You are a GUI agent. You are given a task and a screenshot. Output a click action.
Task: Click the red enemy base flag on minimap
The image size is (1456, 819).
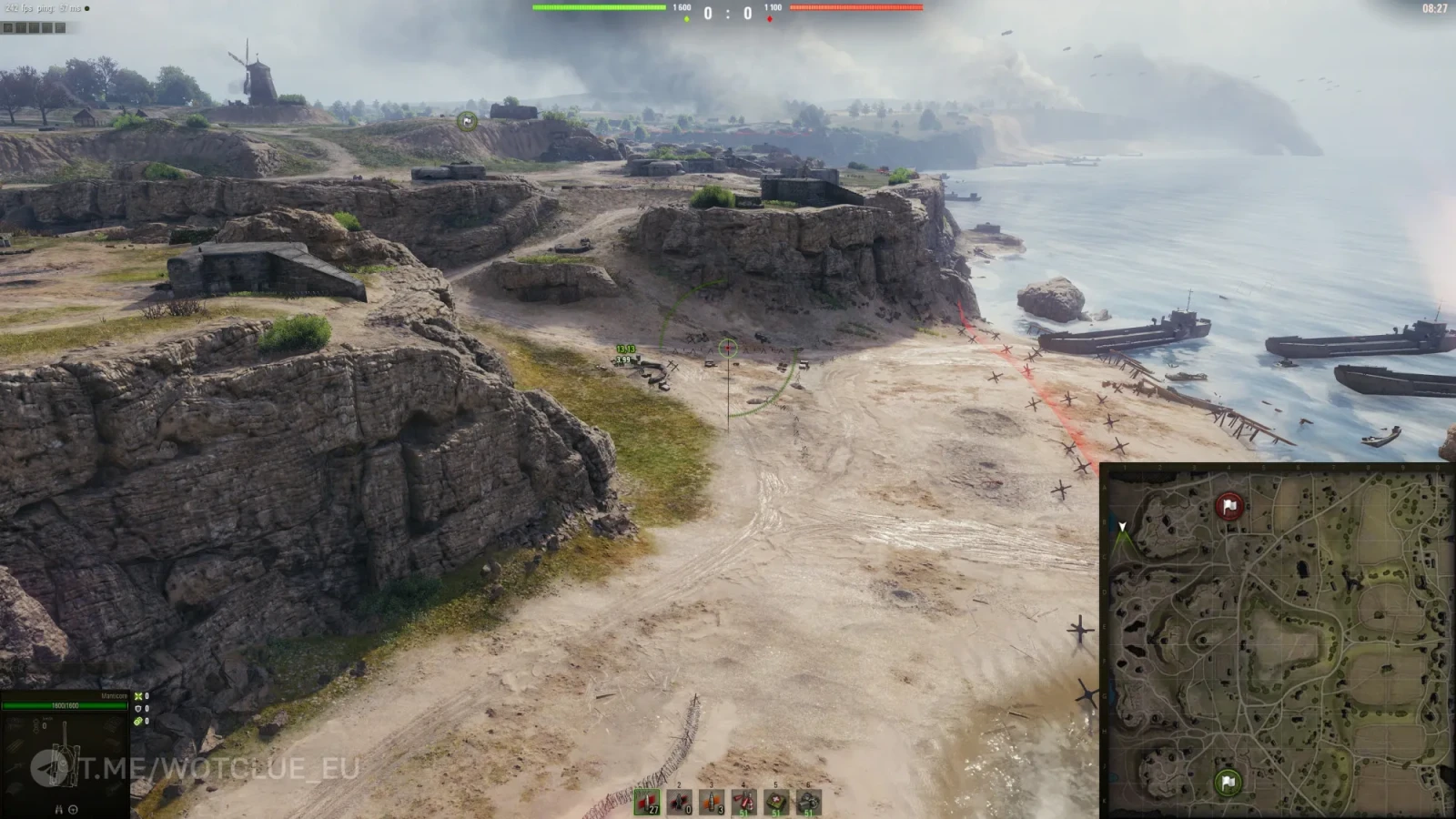point(1229,506)
